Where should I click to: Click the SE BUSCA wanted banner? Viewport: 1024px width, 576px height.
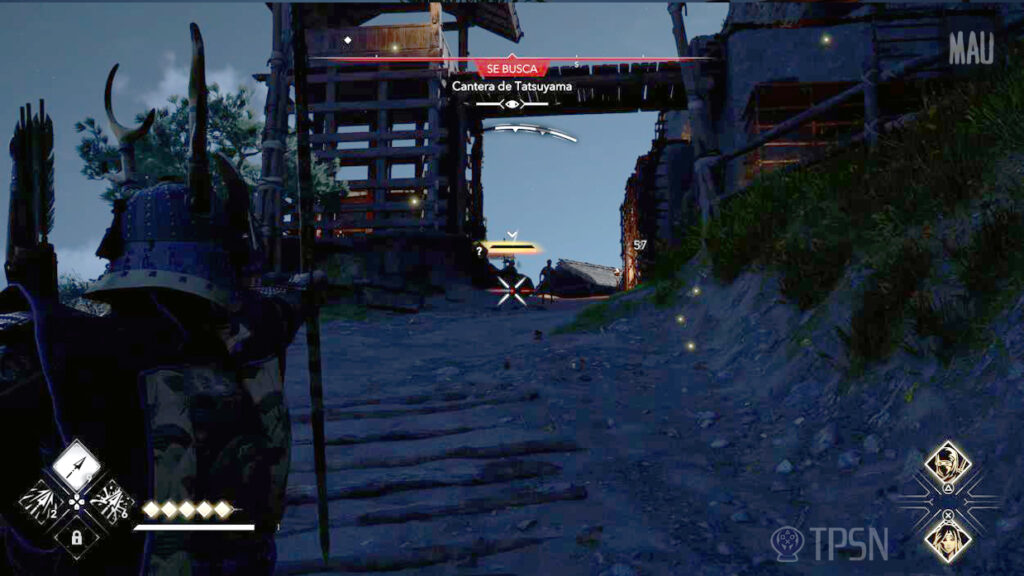[x=512, y=69]
